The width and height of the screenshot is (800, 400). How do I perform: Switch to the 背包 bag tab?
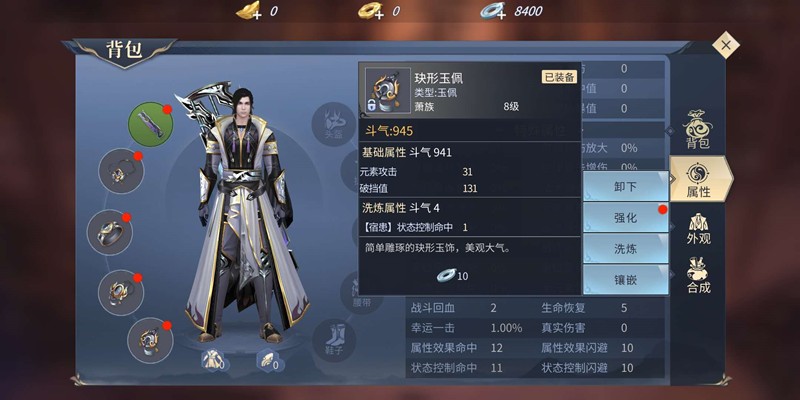coord(698,130)
